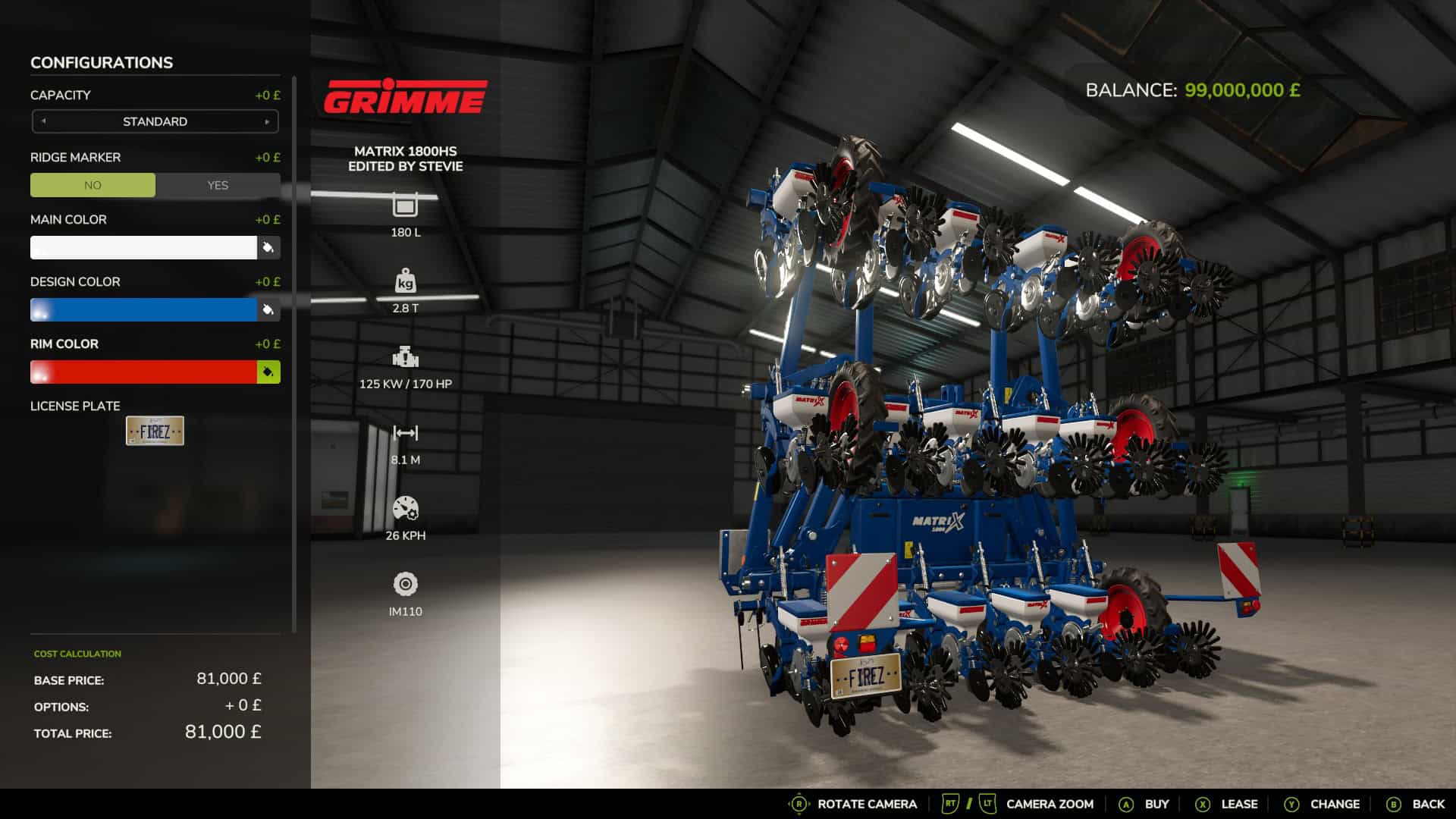Click the blue design color bar

[x=143, y=309]
